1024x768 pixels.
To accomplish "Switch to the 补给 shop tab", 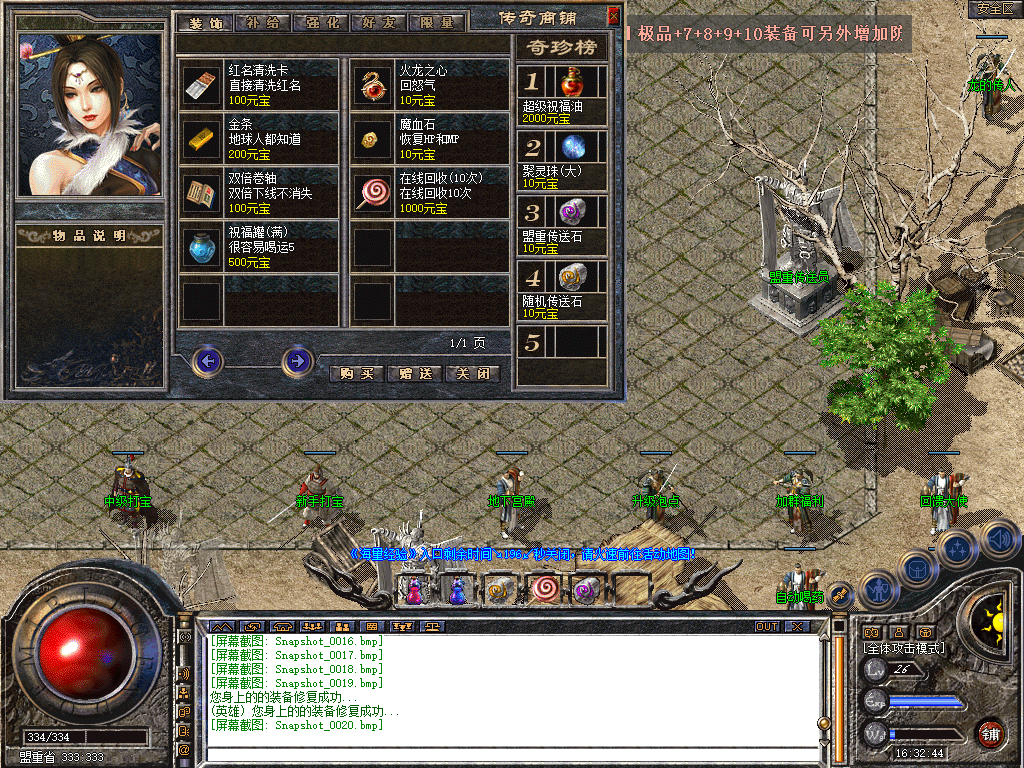I will pos(264,22).
